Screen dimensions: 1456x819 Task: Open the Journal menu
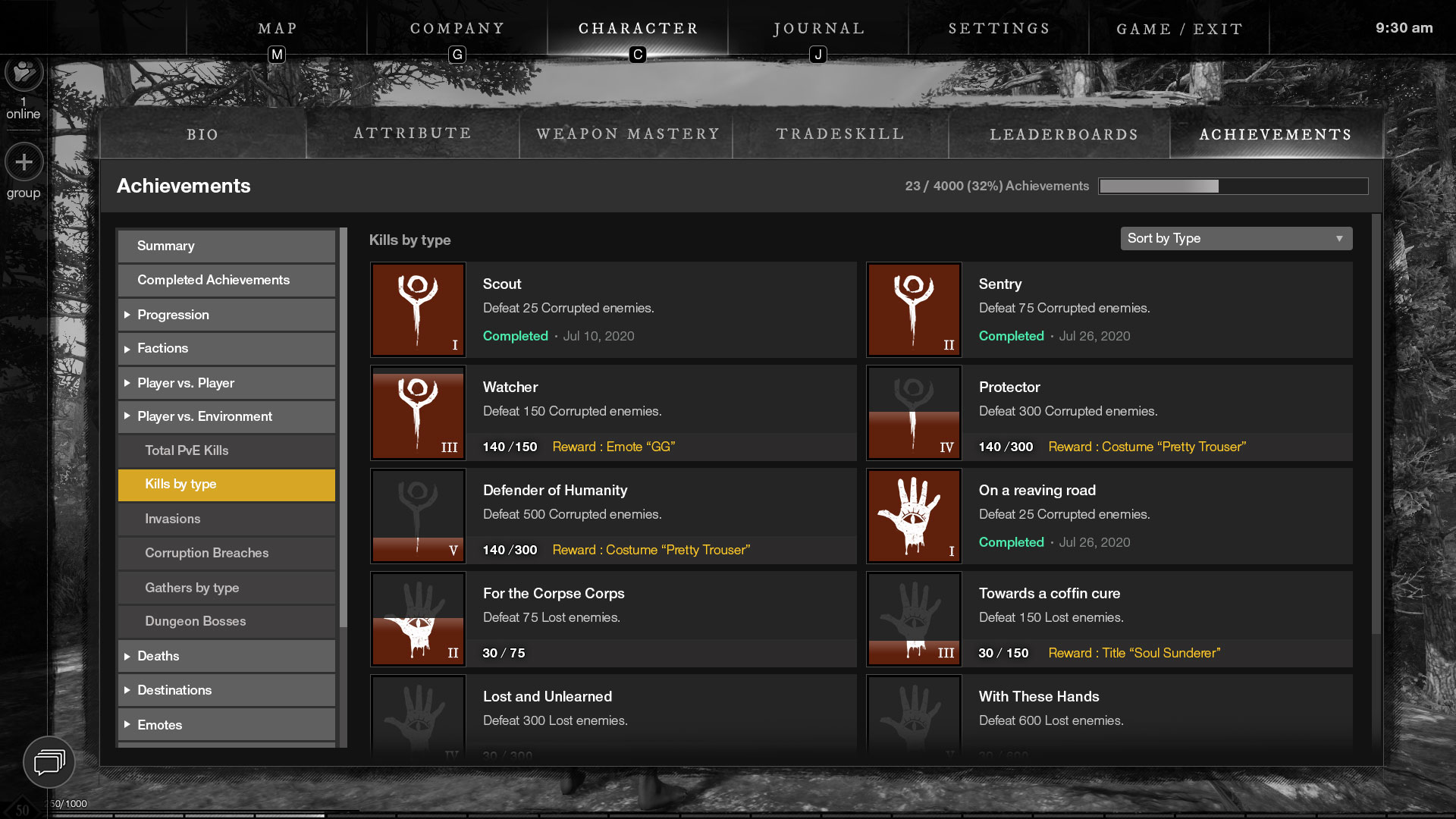coord(819,29)
